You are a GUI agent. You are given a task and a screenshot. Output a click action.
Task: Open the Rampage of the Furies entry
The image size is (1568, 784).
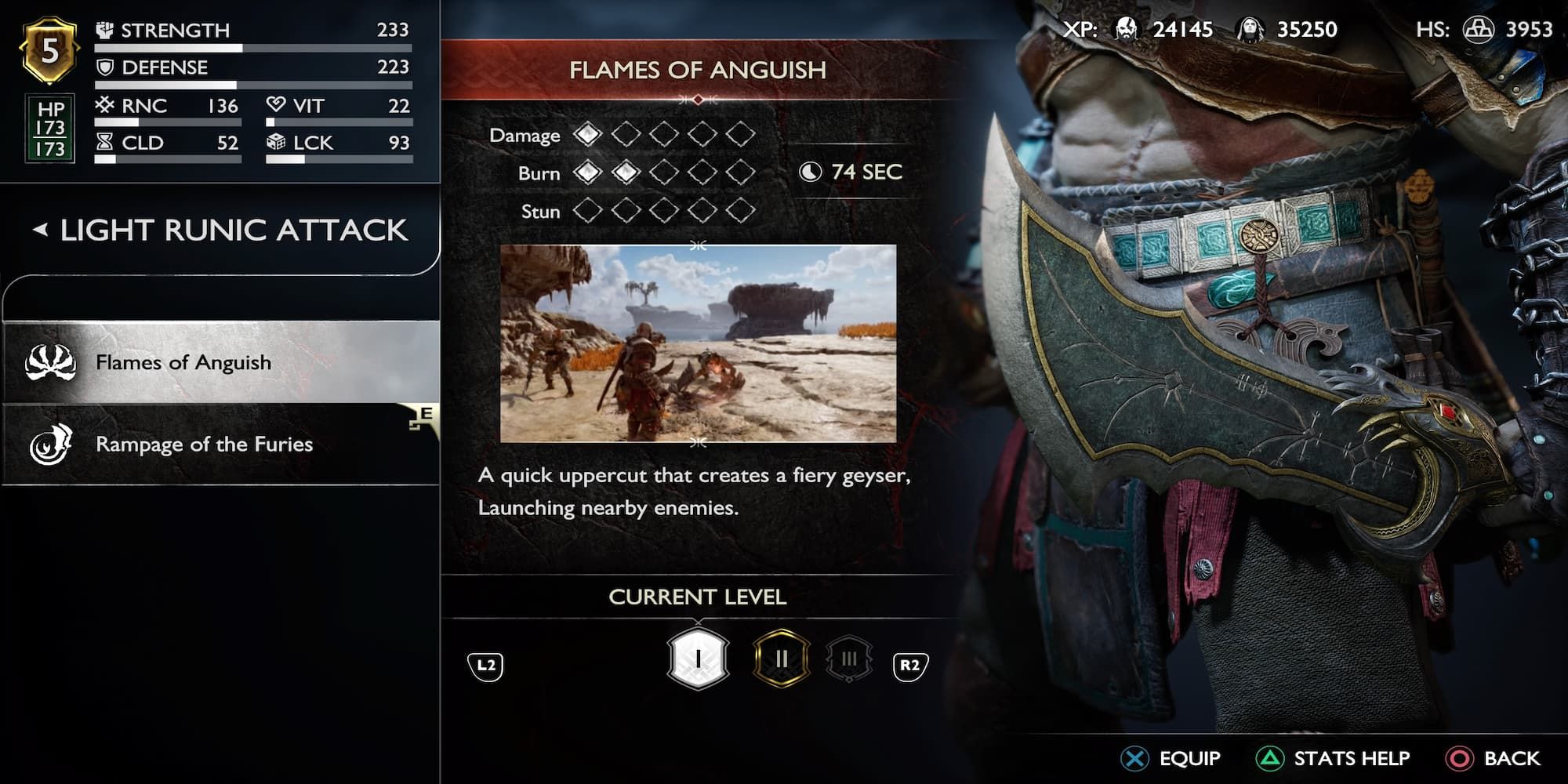(x=204, y=445)
